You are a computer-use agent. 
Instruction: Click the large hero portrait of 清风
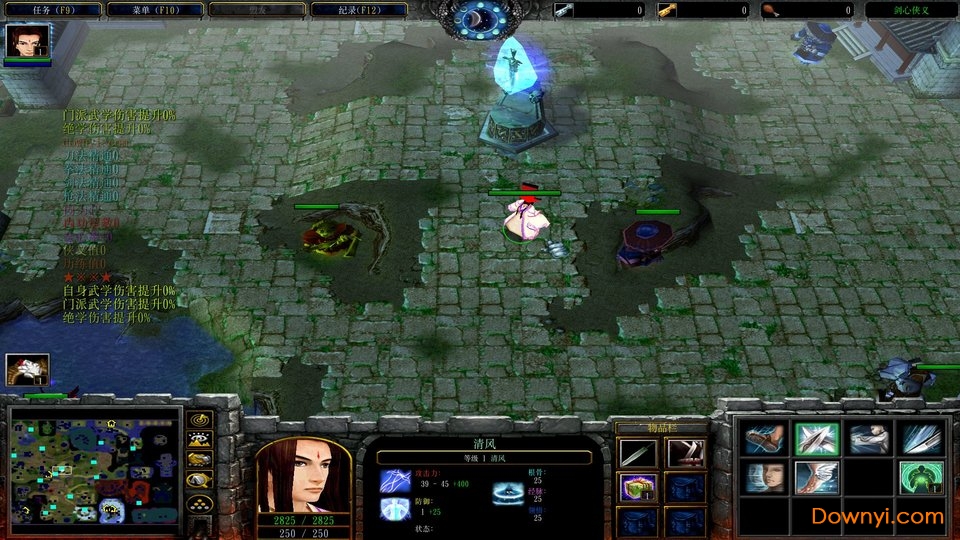pyautogui.click(x=304, y=475)
